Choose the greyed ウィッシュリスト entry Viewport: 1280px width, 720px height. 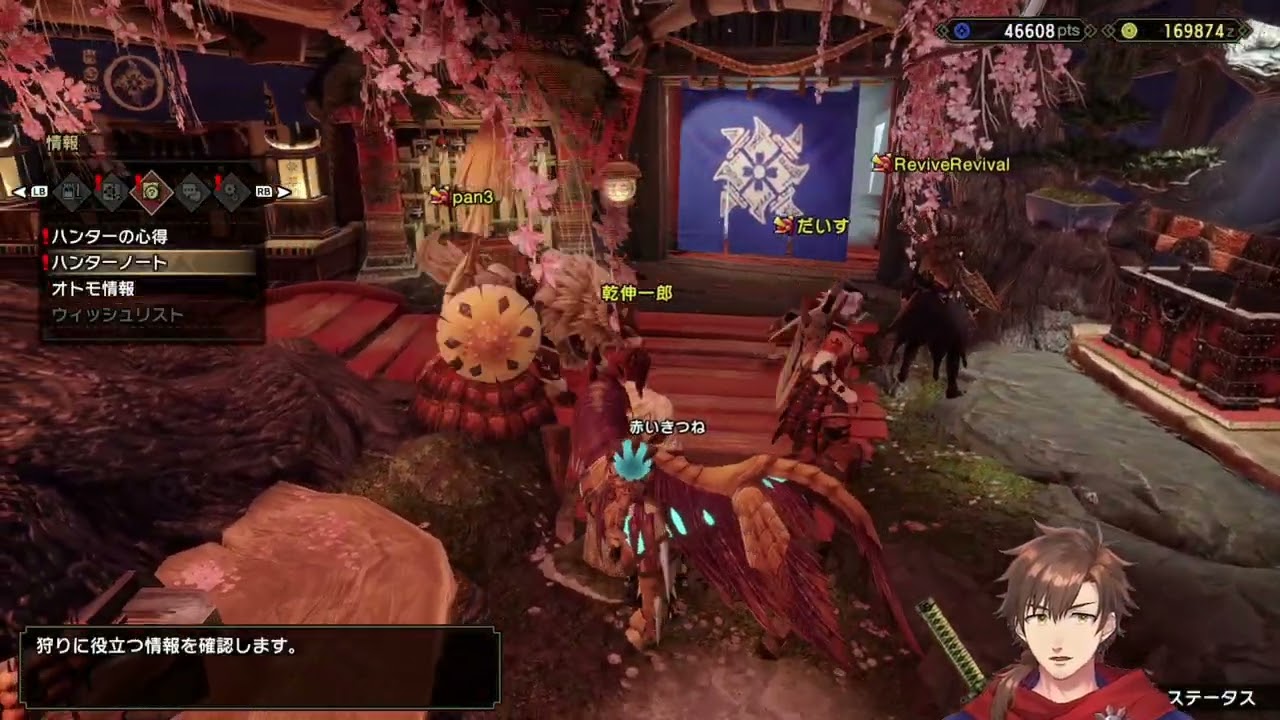pos(117,315)
